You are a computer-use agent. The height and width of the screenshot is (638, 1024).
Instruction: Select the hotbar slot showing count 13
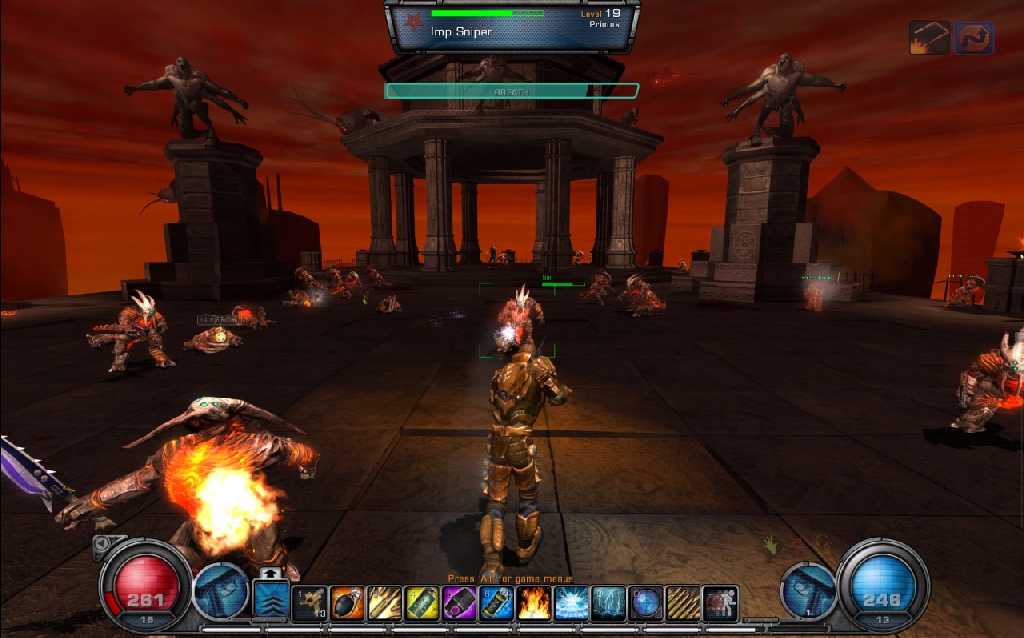[309, 603]
